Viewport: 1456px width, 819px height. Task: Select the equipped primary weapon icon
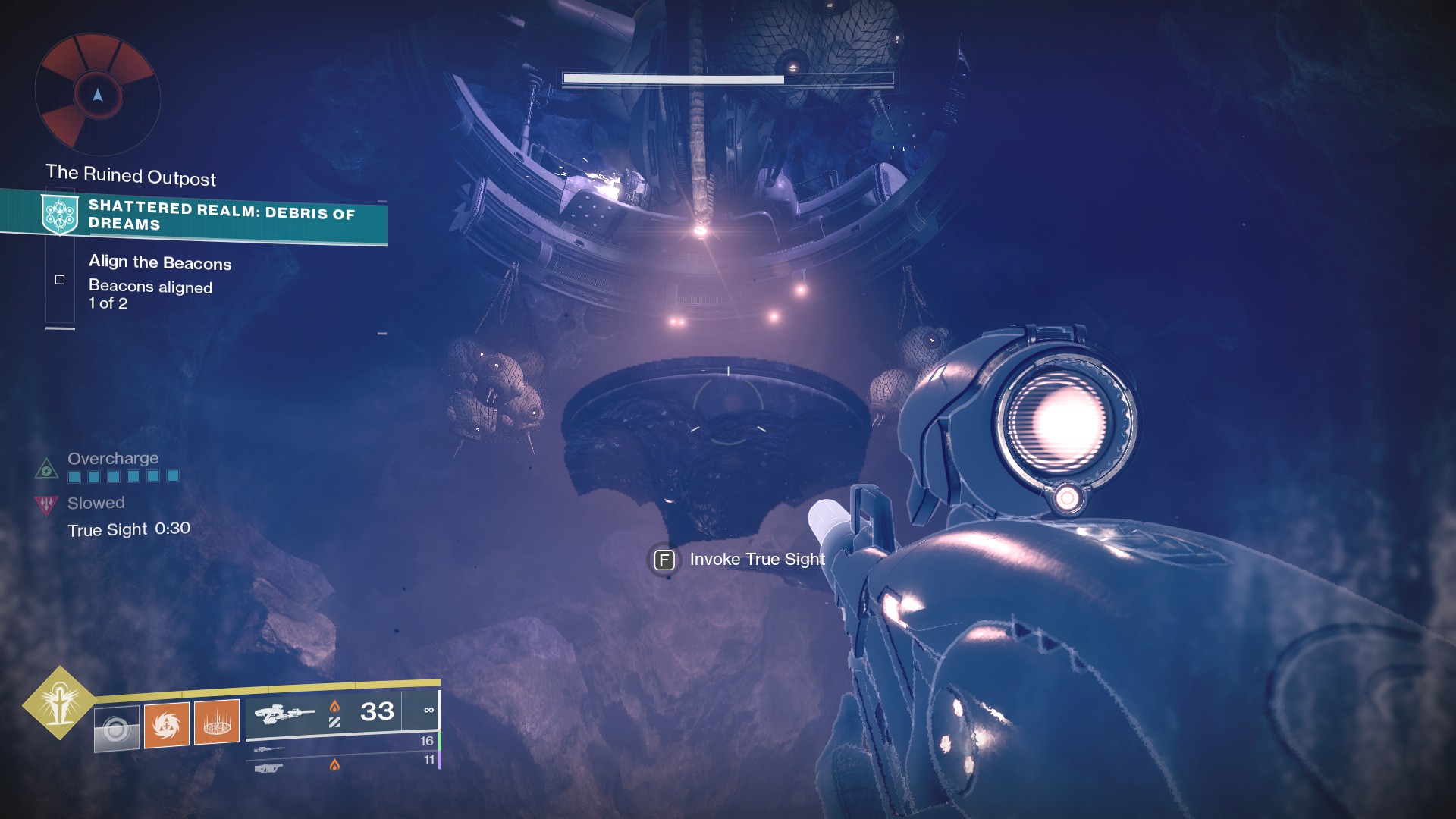pyautogui.click(x=284, y=714)
